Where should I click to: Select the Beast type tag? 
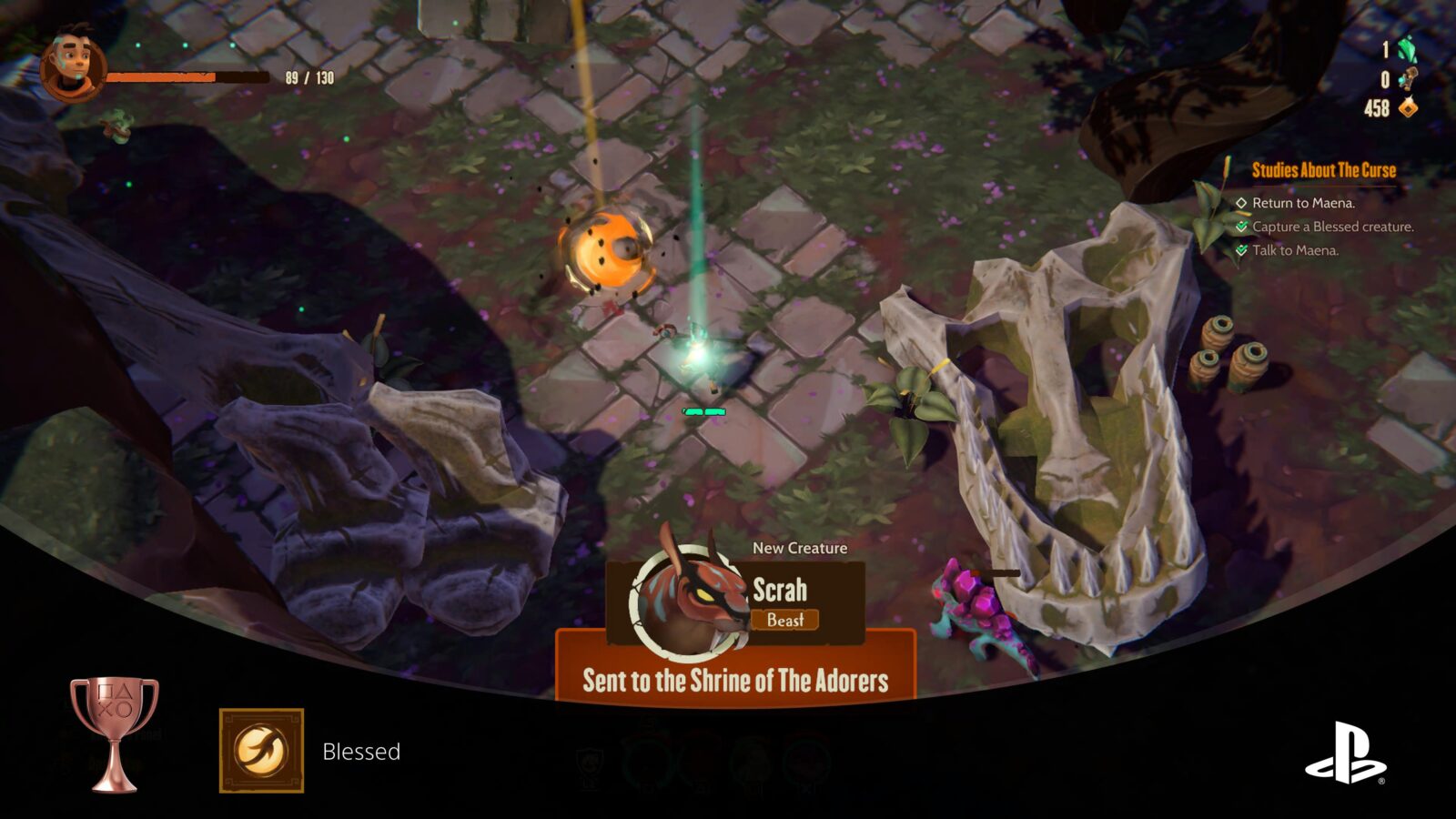tap(788, 621)
